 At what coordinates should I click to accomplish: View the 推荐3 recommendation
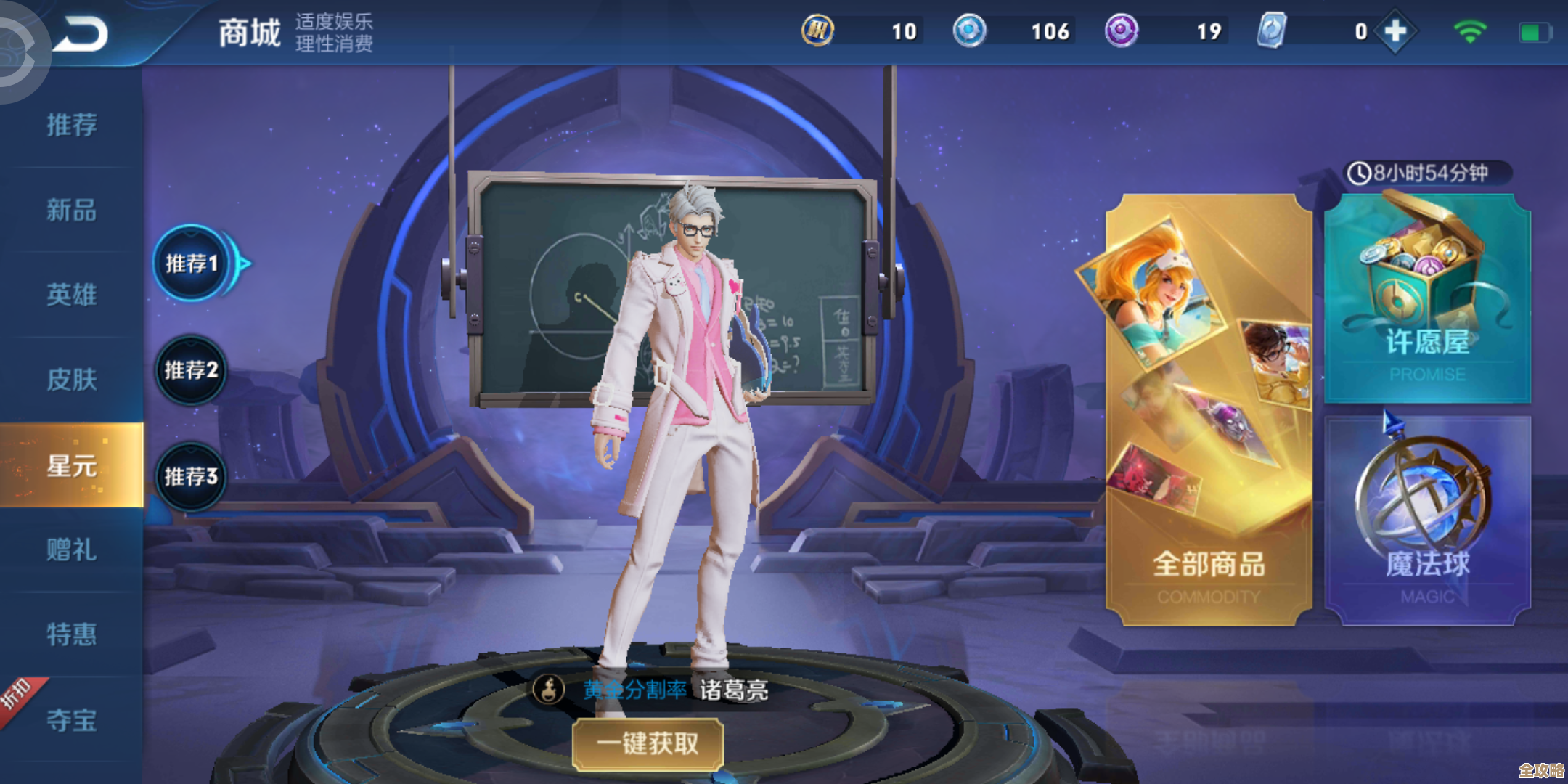click(191, 477)
